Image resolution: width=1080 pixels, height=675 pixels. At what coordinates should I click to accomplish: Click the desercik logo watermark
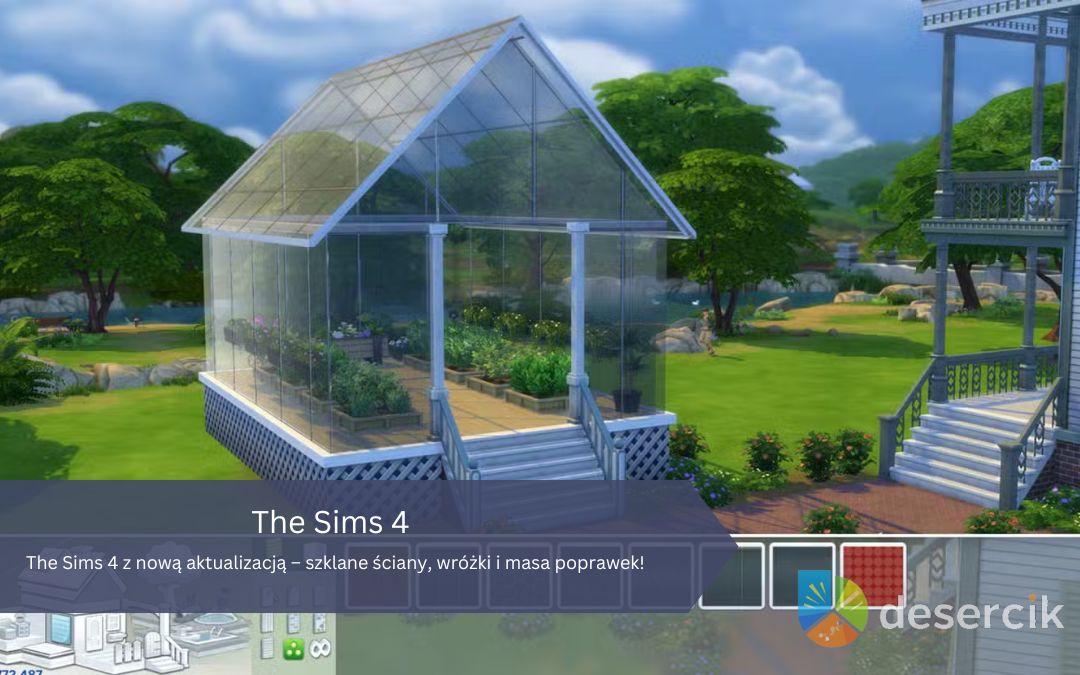coord(930,608)
